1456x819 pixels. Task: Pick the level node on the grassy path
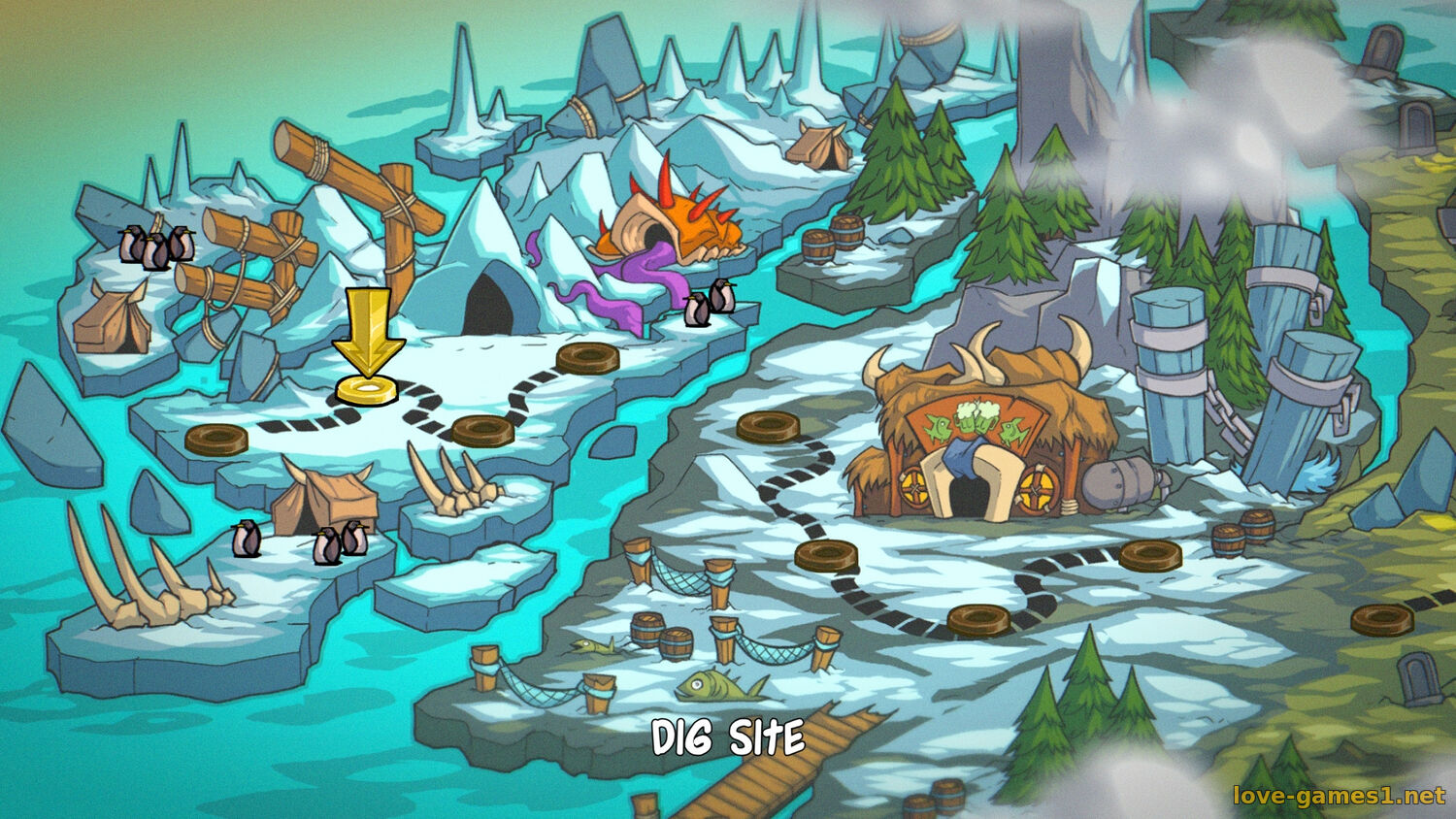coord(1381,619)
